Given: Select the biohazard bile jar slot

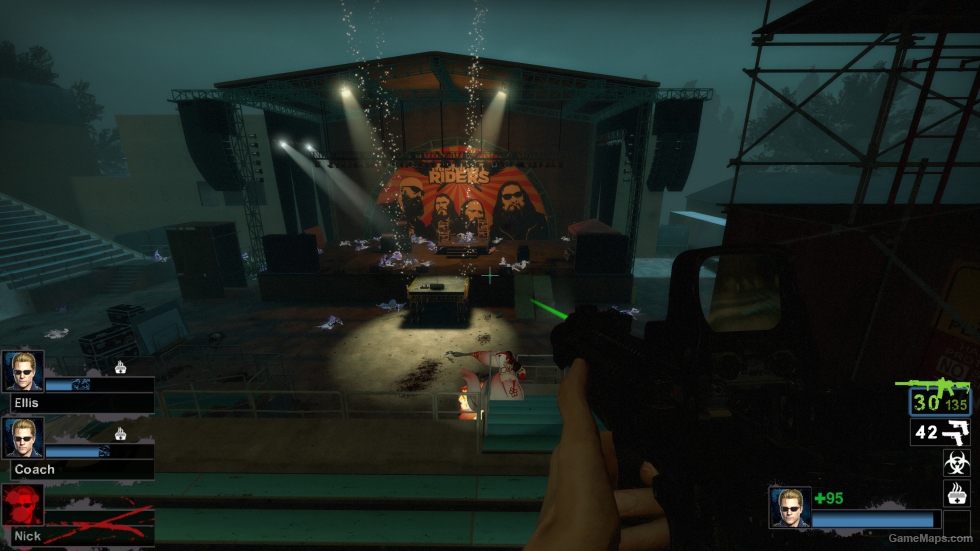Looking at the screenshot, I should tap(956, 463).
